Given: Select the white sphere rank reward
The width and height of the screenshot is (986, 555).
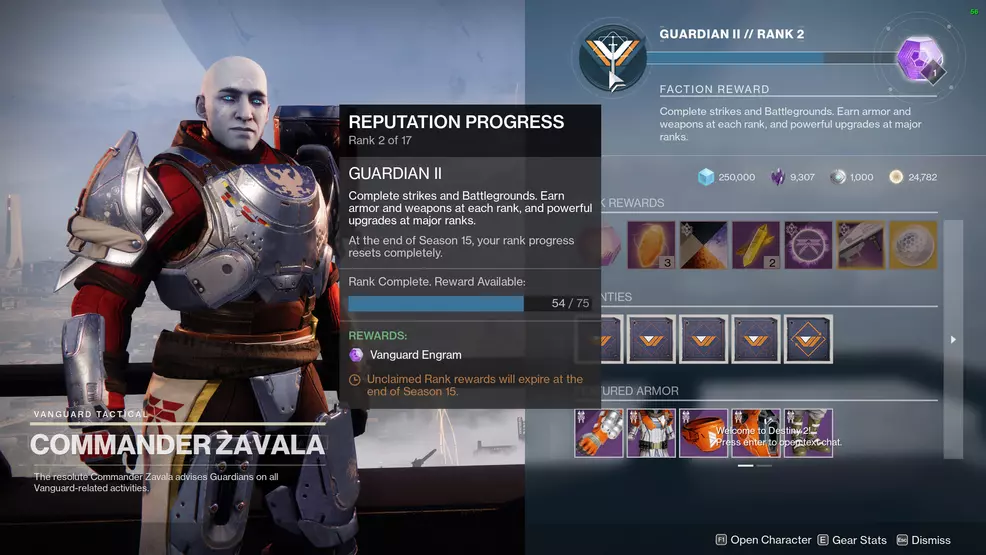Looking at the screenshot, I should (912, 246).
